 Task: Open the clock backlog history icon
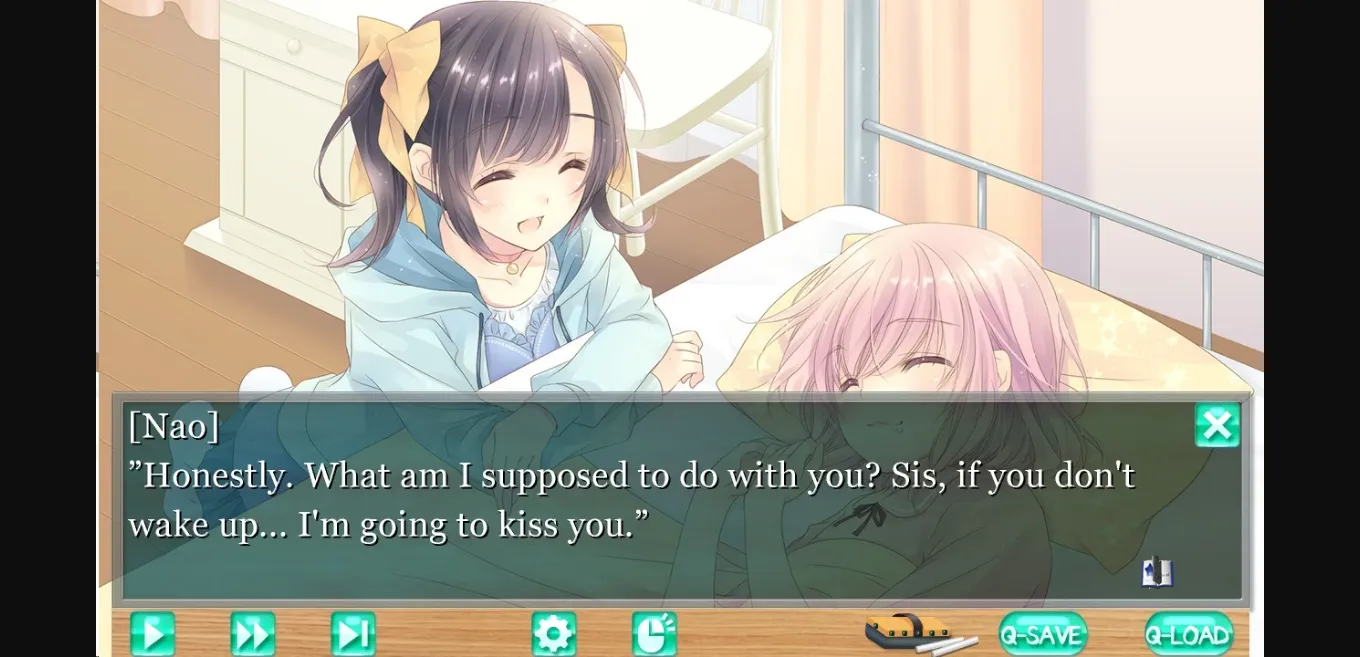pos(654,634)
